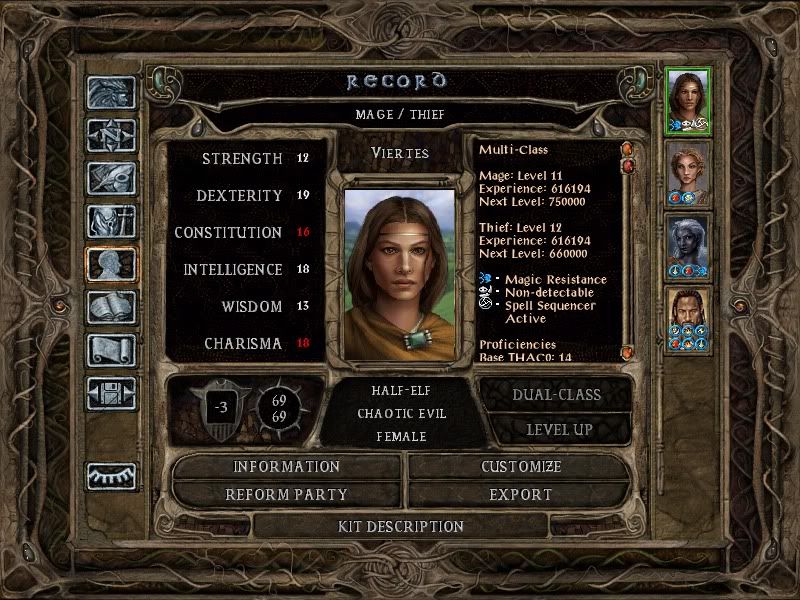The width and height of the screenshot is (800, 600).
Task: Return to game via dragon-head icon
Action: pos(111,93)
